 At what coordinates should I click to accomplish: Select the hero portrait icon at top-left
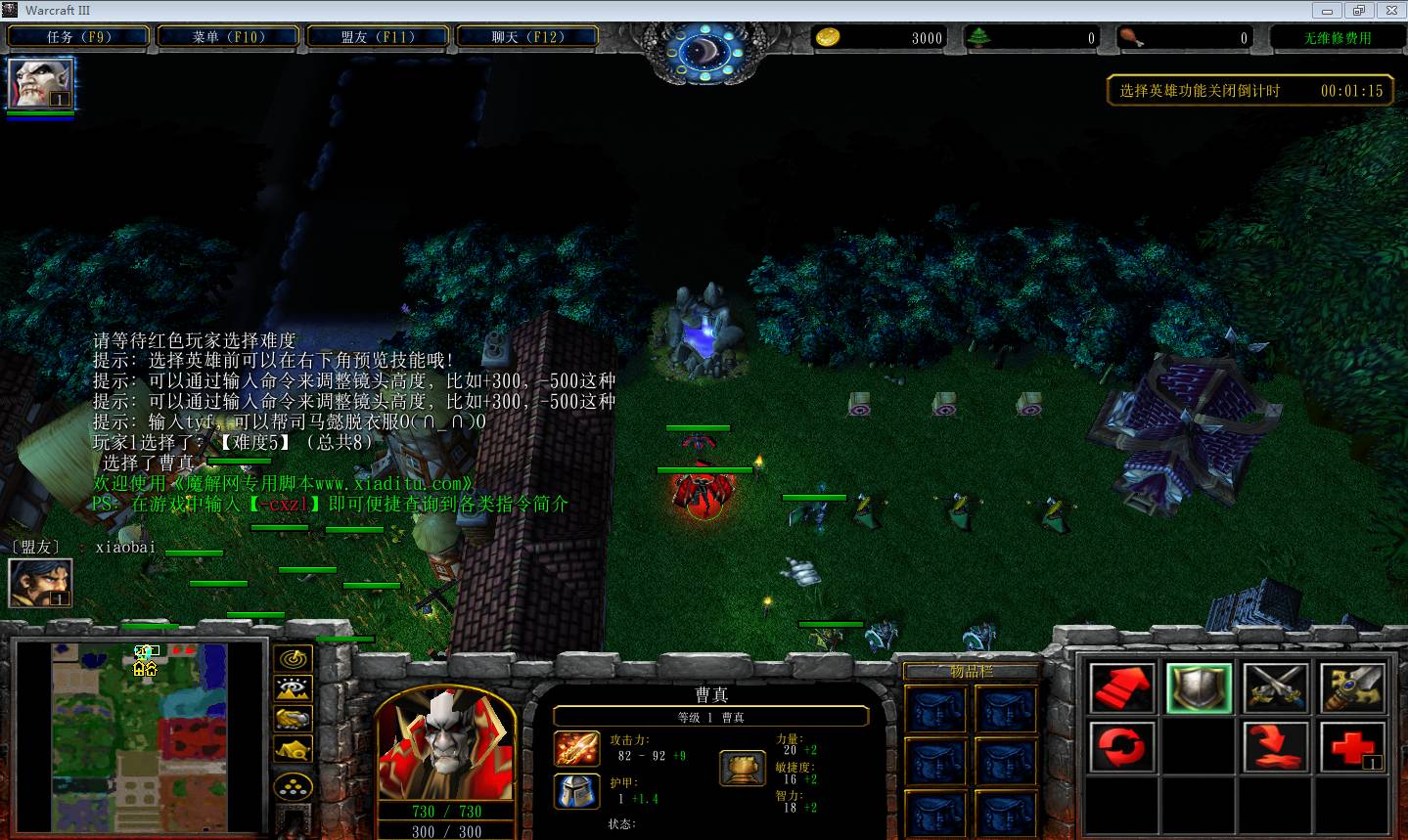(x=40, y=83)
